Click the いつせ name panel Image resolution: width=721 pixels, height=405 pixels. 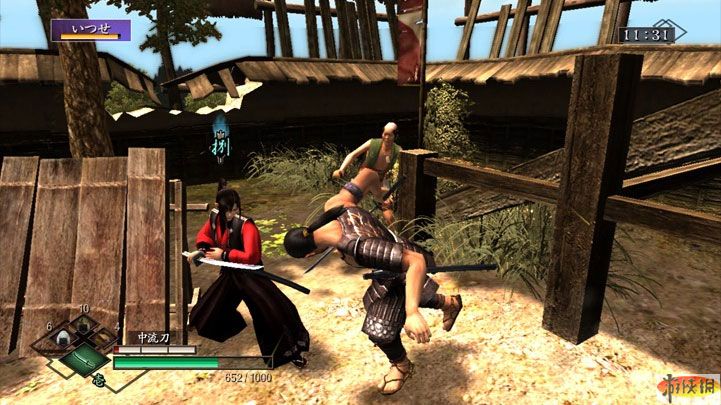coord(90,30)
